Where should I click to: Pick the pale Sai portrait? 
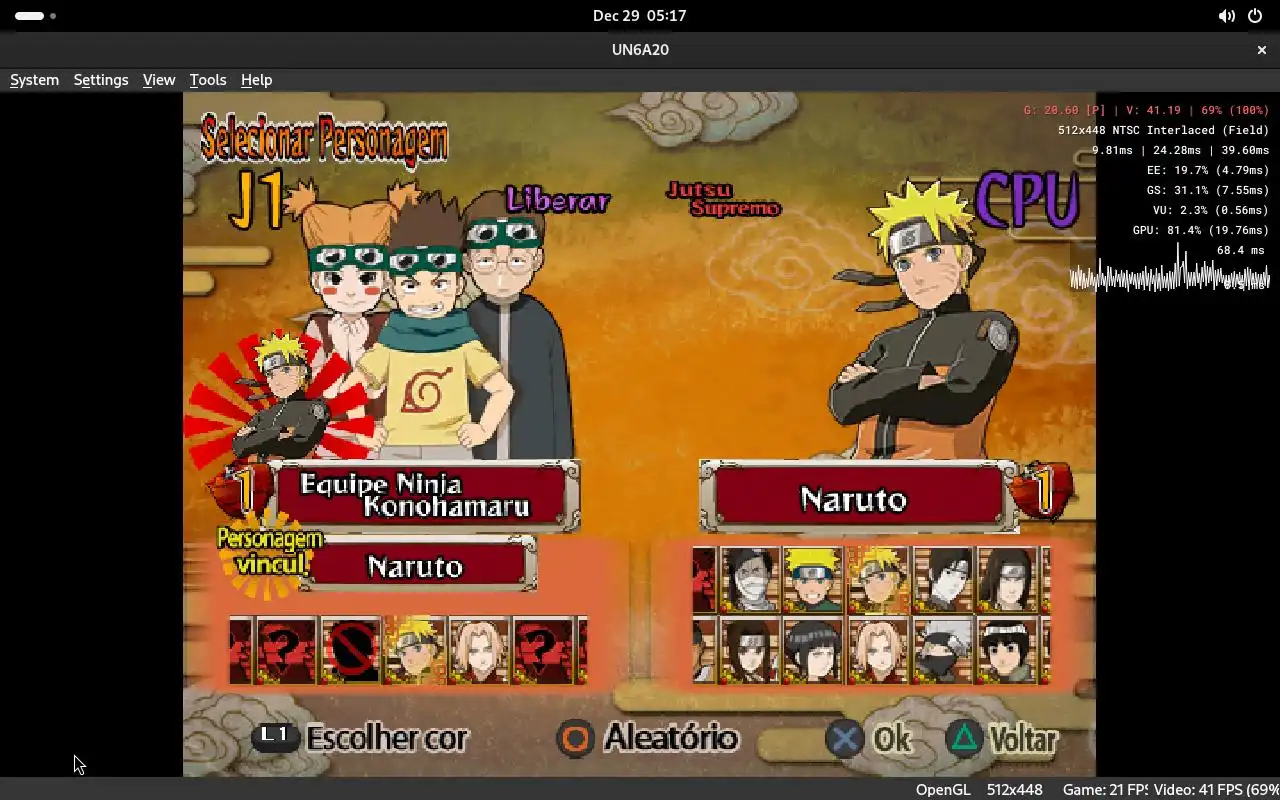[x=943, y=580]
